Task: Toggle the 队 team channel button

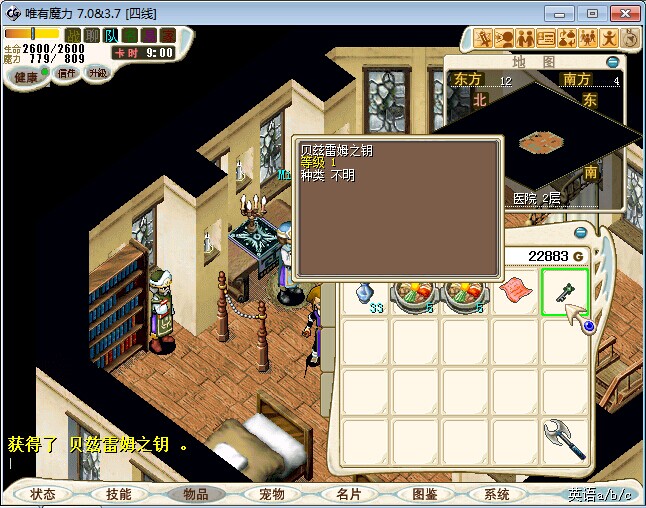Action: (110, 34)
